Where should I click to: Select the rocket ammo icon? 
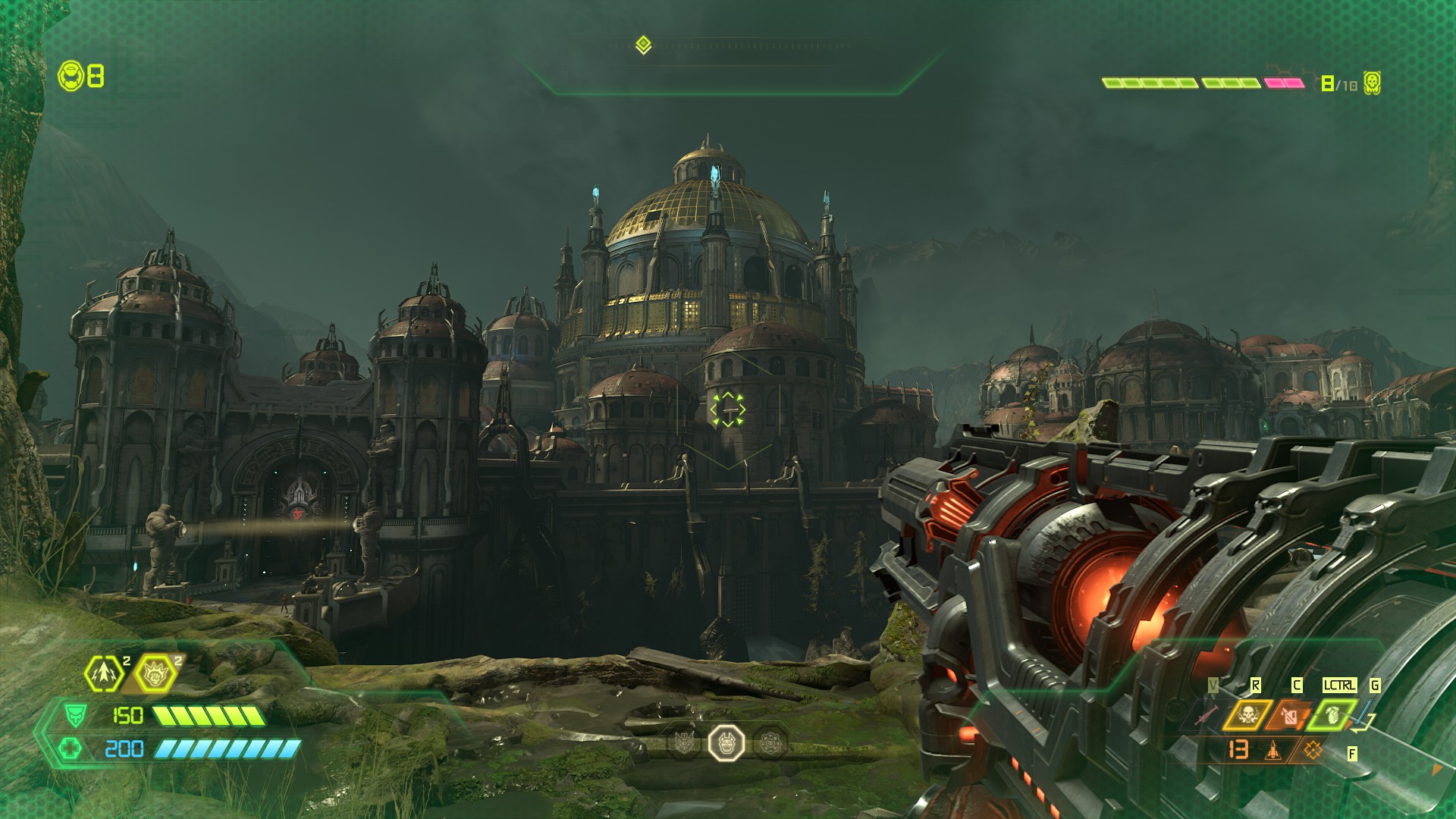(1273, 750)
